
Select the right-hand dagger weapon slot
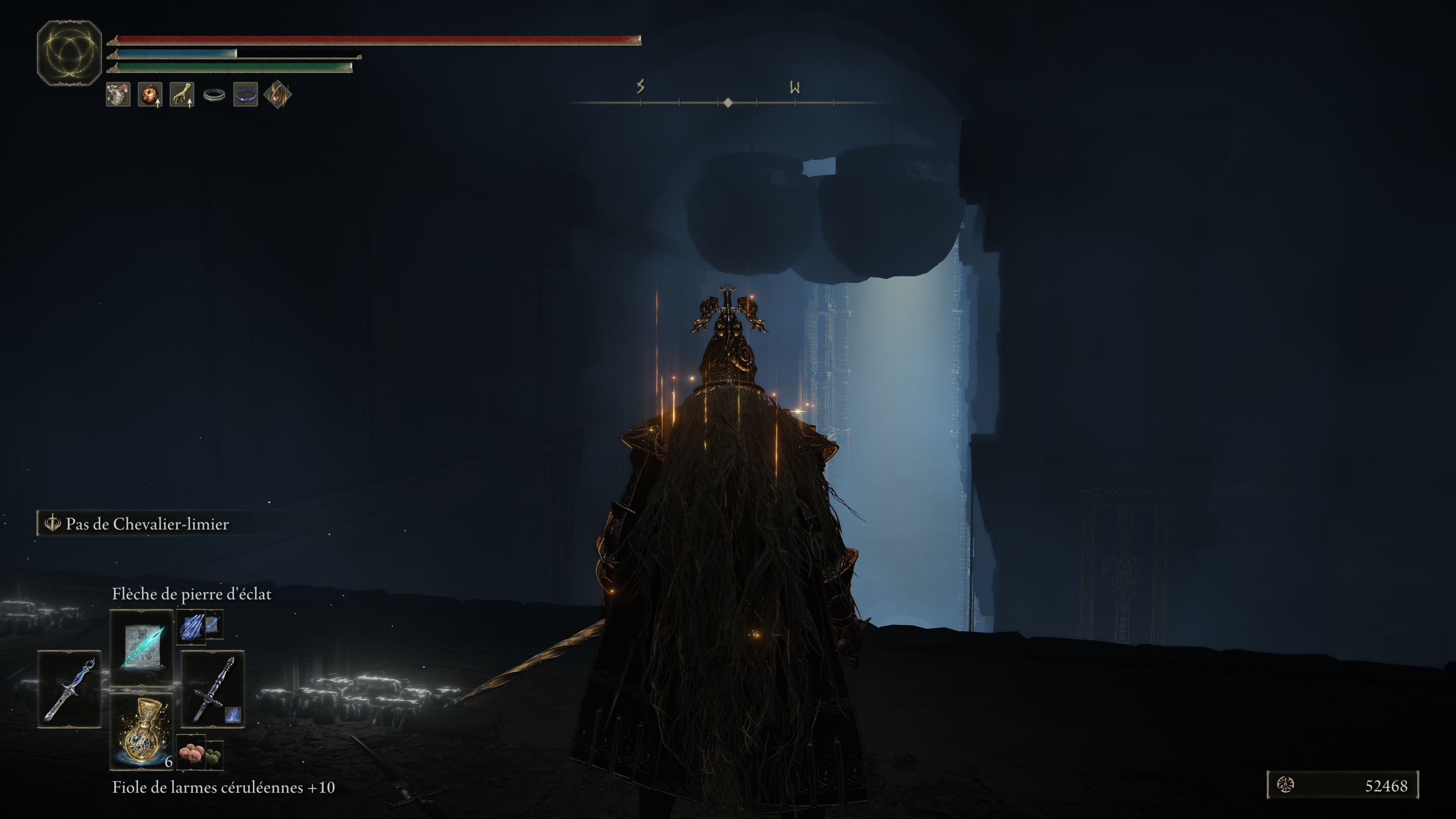(x=212, y=689)
